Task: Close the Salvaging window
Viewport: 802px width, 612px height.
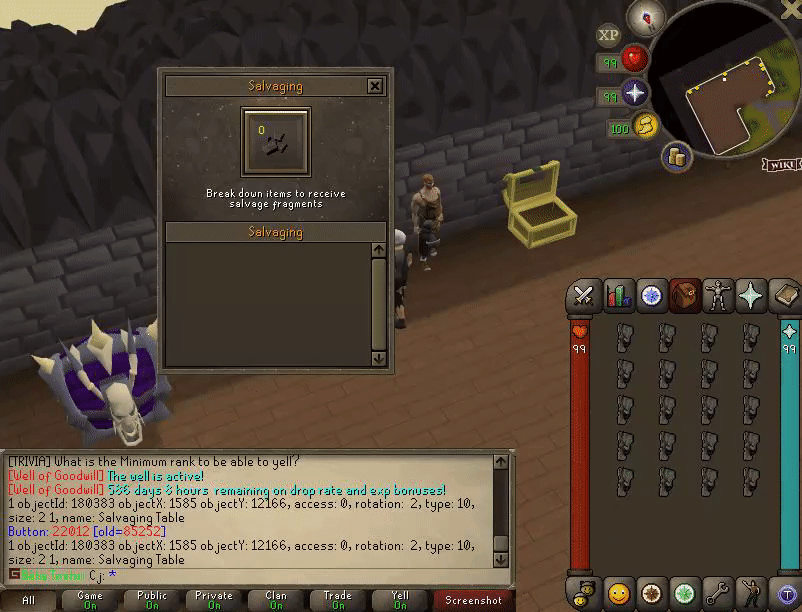Action: click(x=375, y=86)
